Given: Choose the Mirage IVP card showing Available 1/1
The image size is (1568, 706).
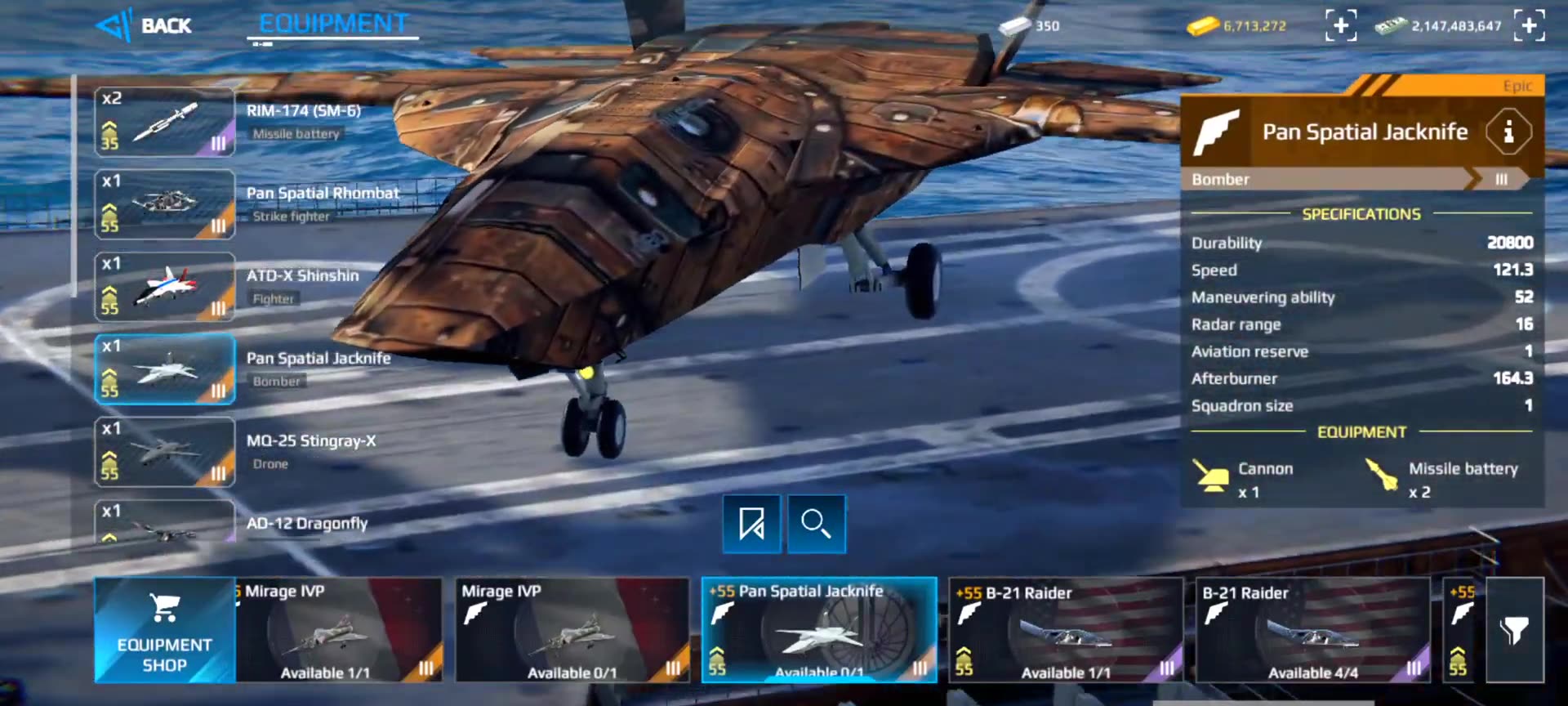Looking at the screenshot, I should tap(339, 630).
